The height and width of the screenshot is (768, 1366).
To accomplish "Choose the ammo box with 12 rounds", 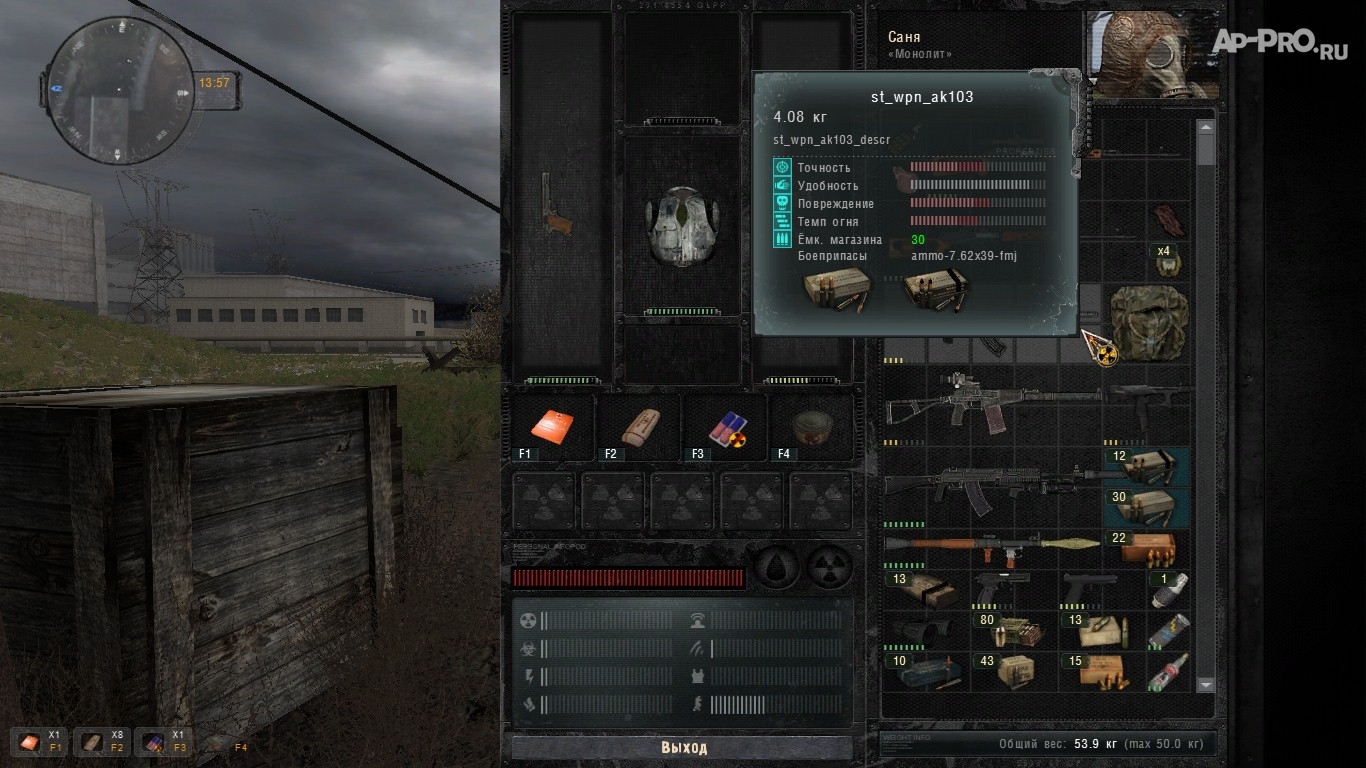I will coord(1147,467).
